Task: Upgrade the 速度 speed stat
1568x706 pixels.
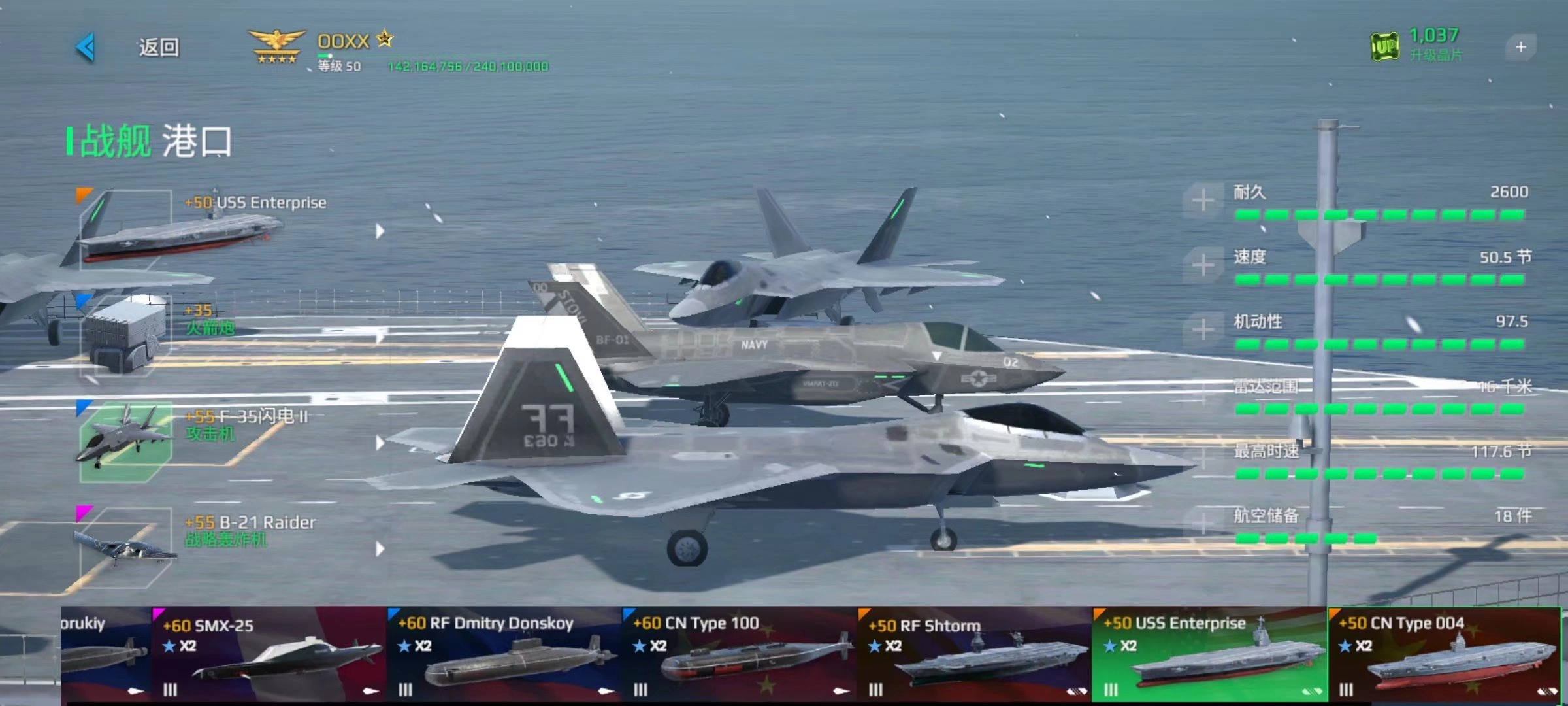Action: tap(1203, 265)
